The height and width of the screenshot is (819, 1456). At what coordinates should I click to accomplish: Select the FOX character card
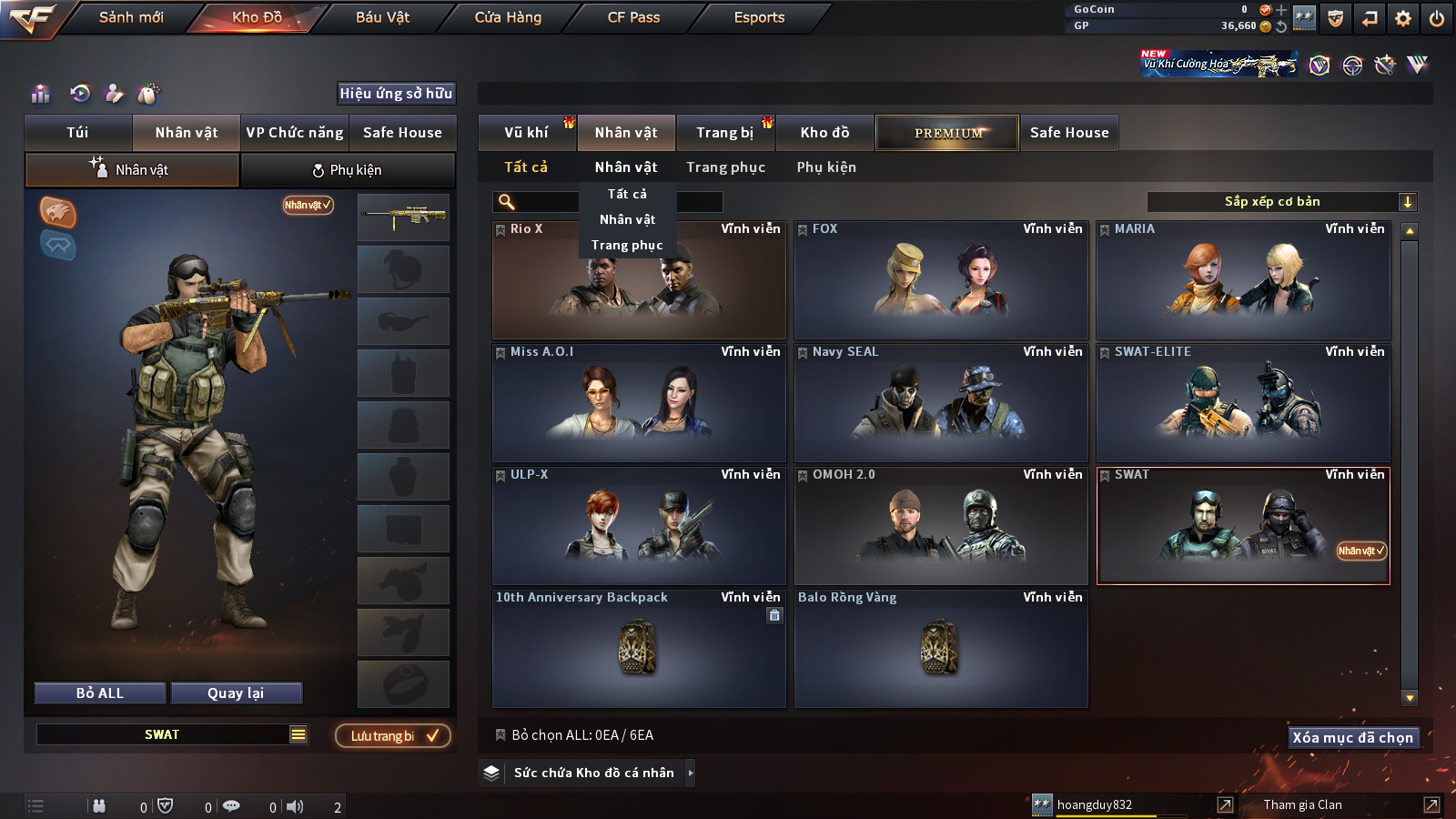[941, 280]
